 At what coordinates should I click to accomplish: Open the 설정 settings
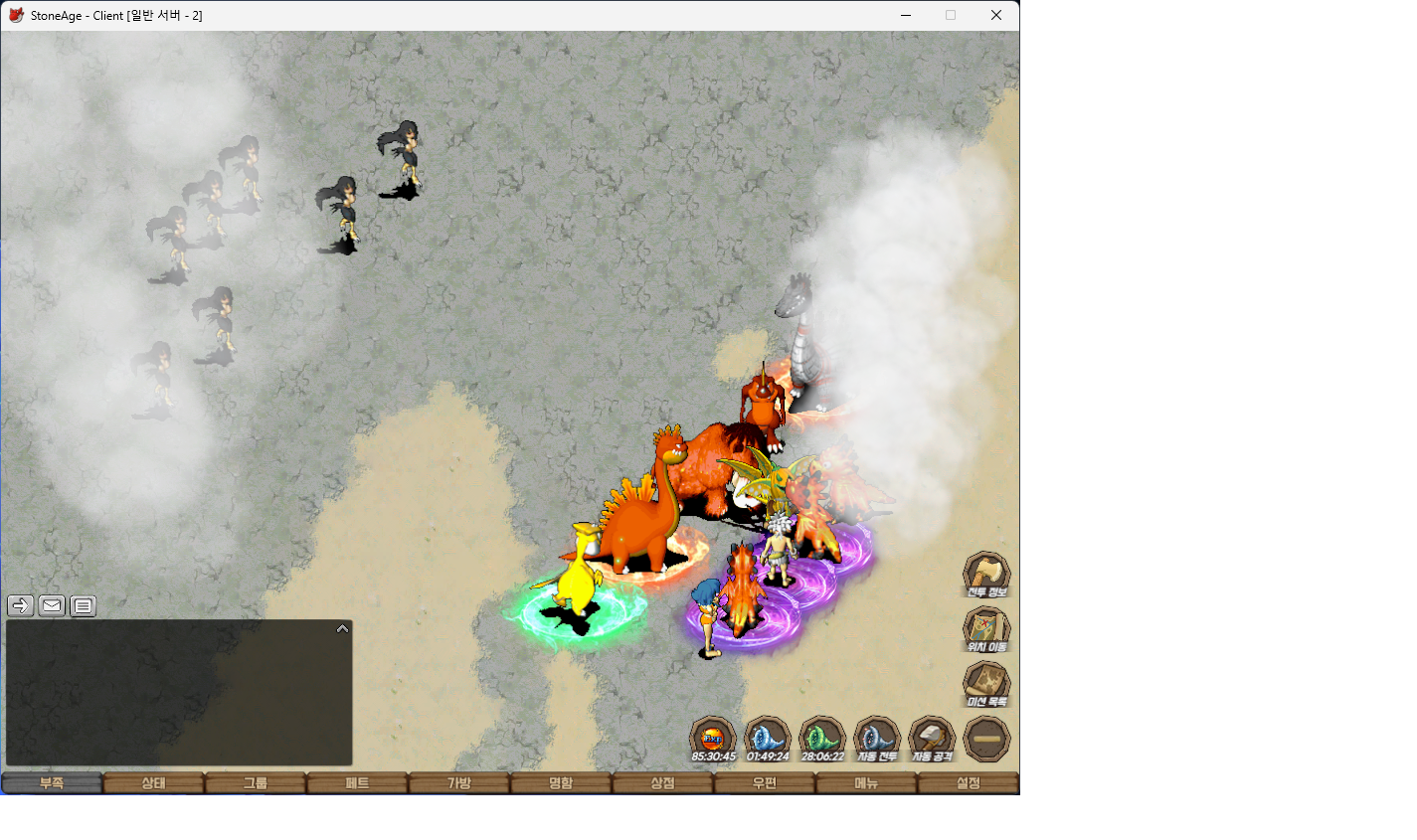[x=968, y=783]
